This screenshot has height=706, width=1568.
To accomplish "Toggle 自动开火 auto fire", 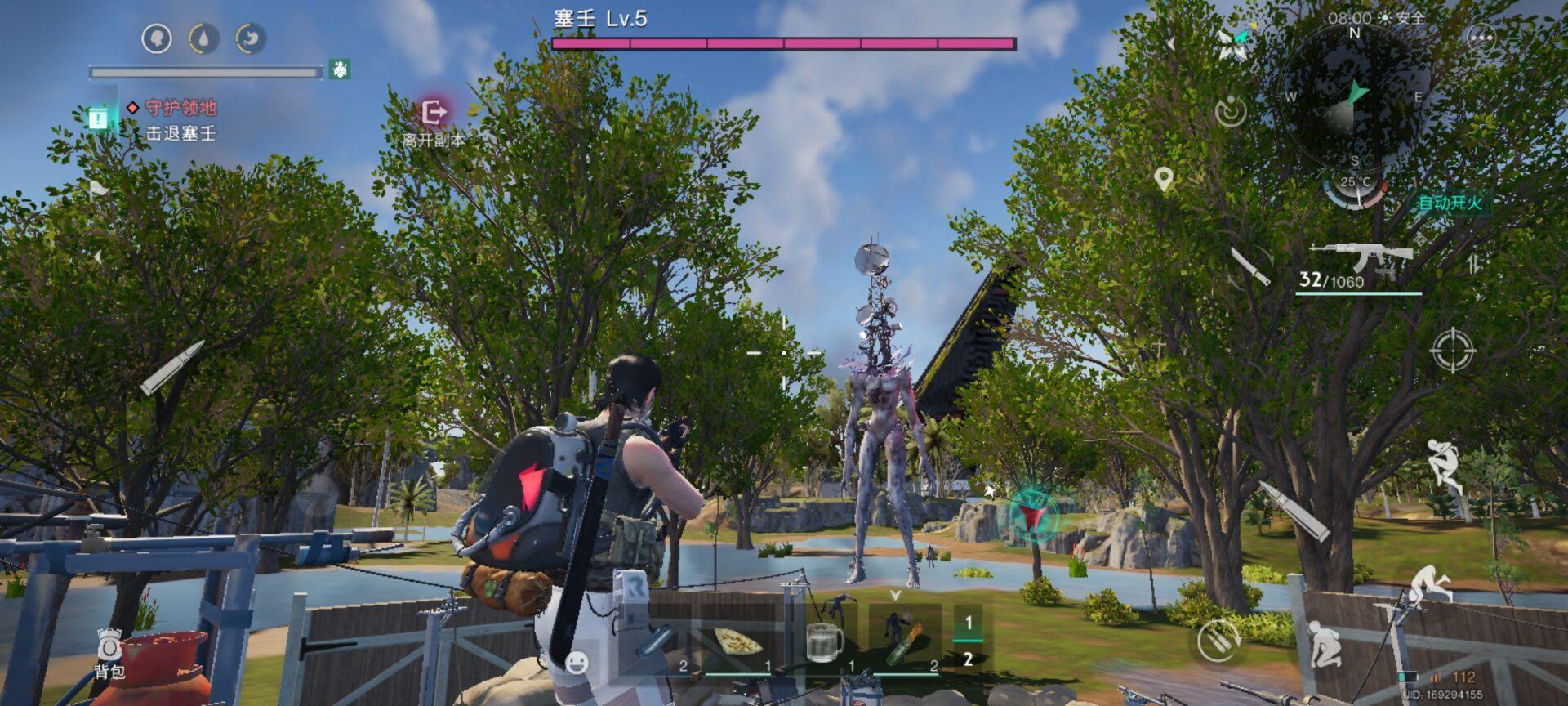I will [1450, 203].
